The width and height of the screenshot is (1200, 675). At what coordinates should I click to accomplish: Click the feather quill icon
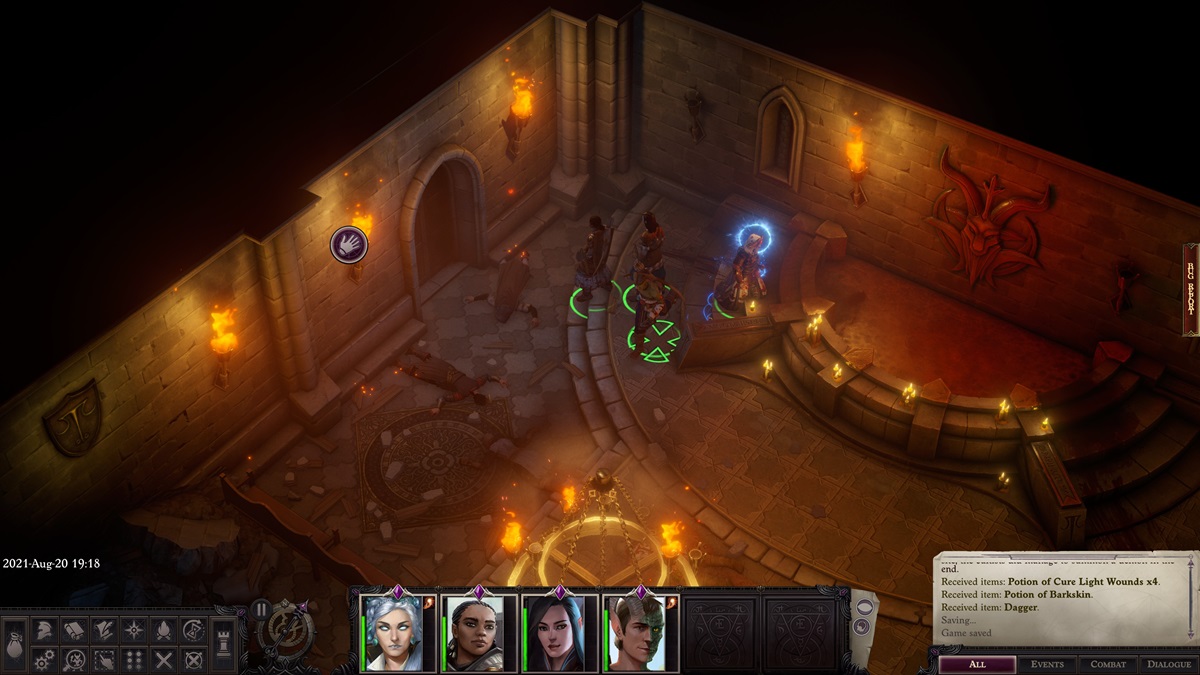(103, 630)
